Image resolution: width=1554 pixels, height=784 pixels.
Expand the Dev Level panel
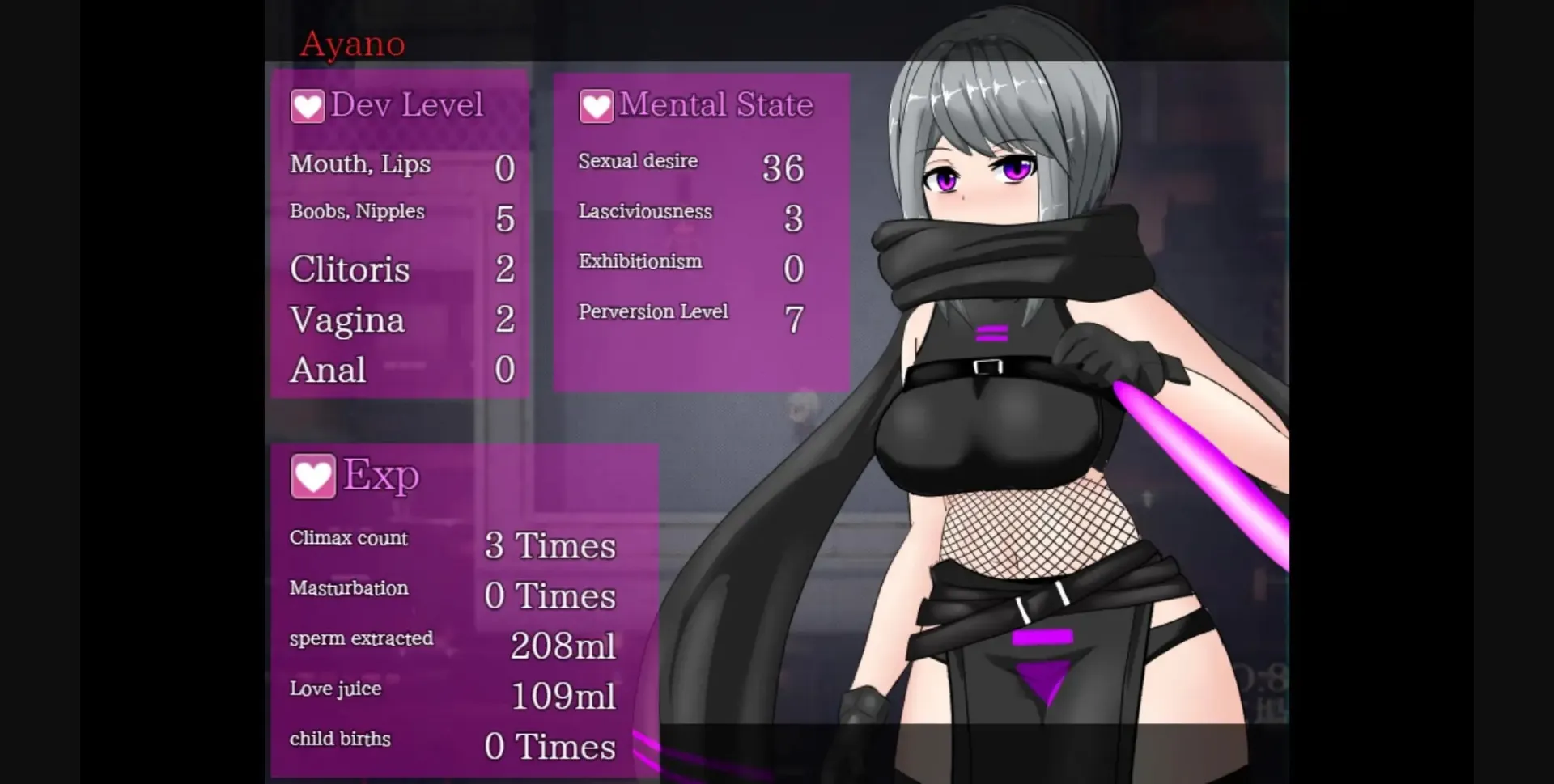(x=407, y=105)
